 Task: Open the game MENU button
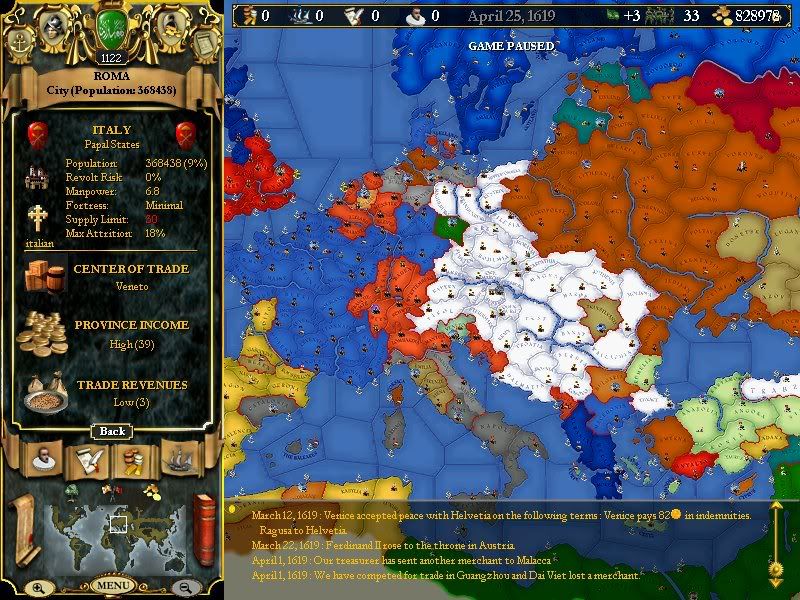click(113, 585)
